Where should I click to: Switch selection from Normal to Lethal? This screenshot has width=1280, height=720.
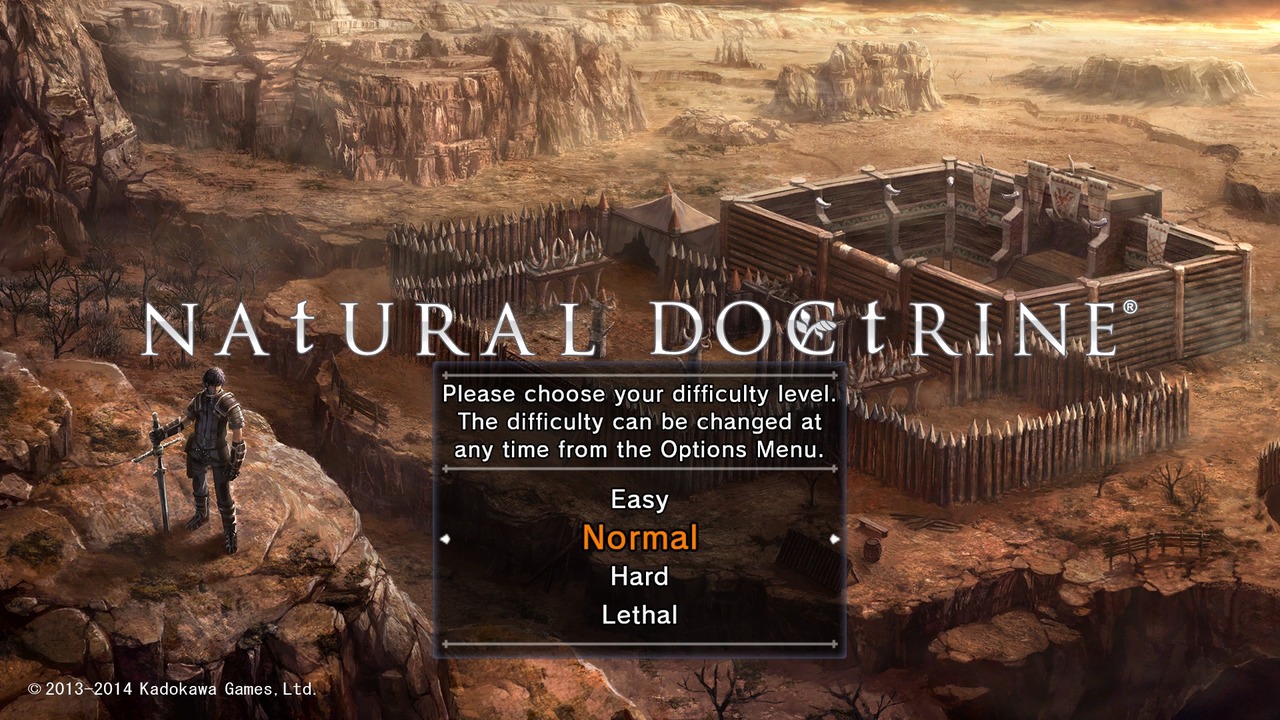[638, 614]
